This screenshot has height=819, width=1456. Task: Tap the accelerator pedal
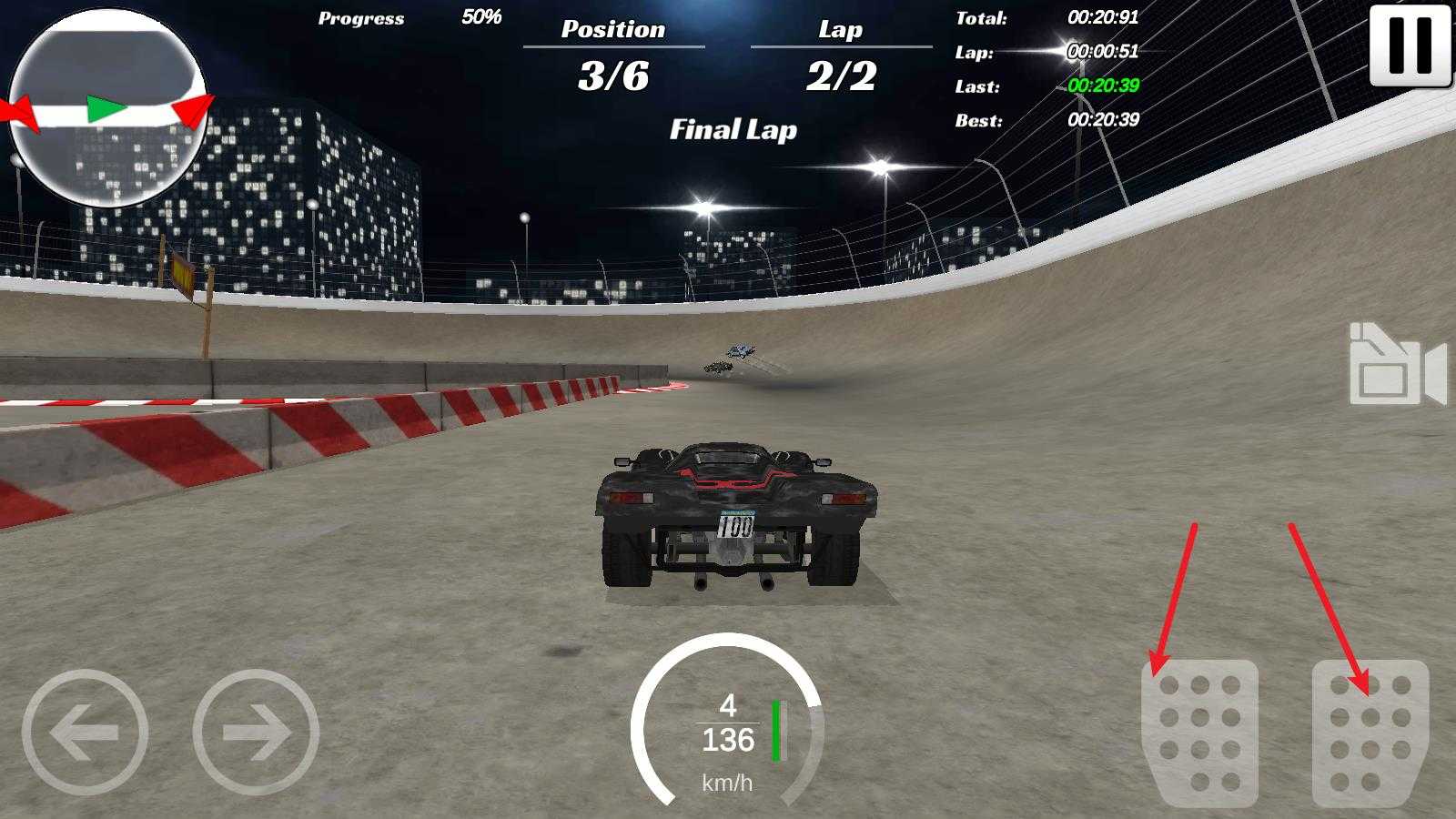pos(1370,732)
